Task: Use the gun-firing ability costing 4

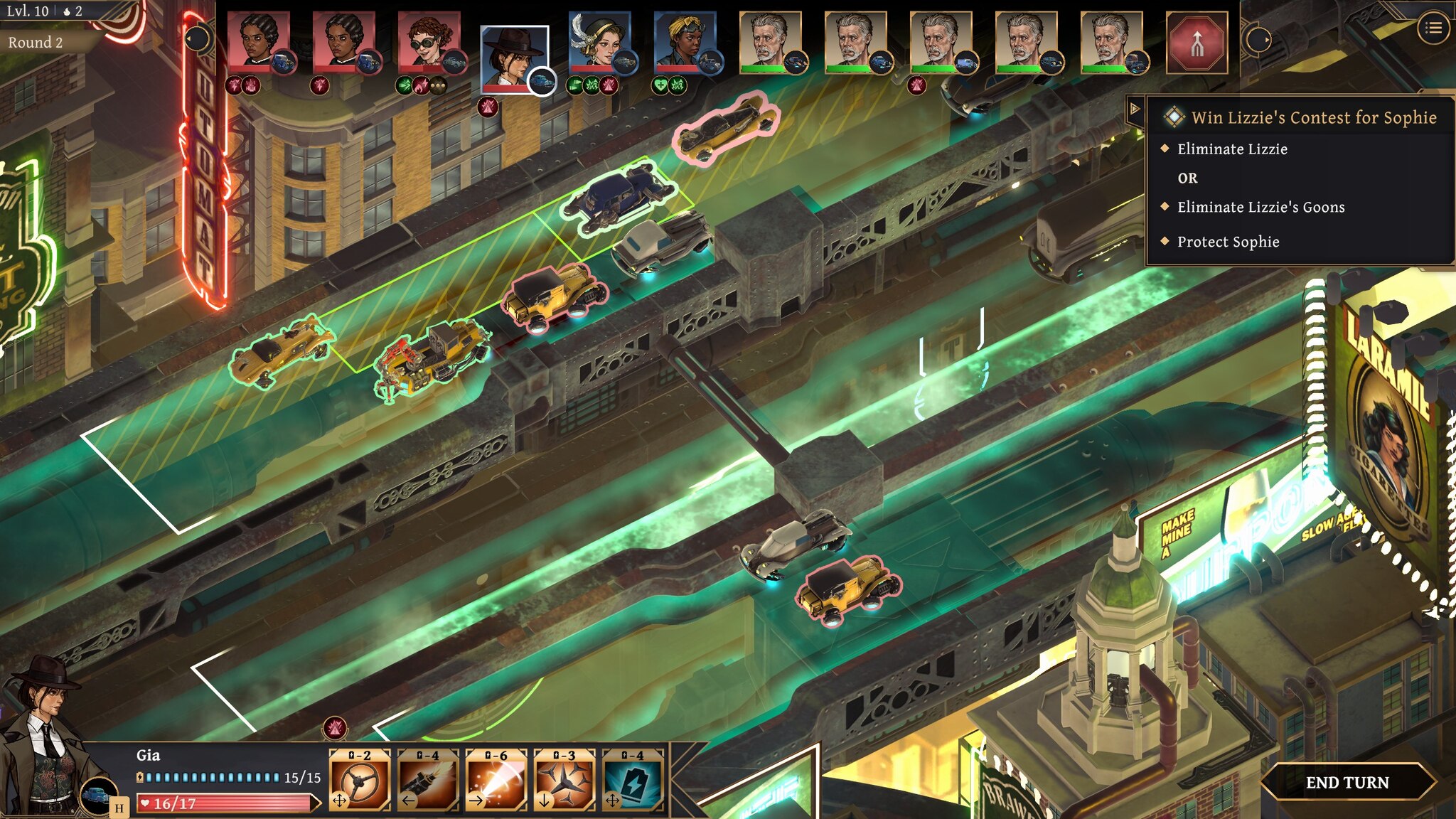Action: point(428,780)
